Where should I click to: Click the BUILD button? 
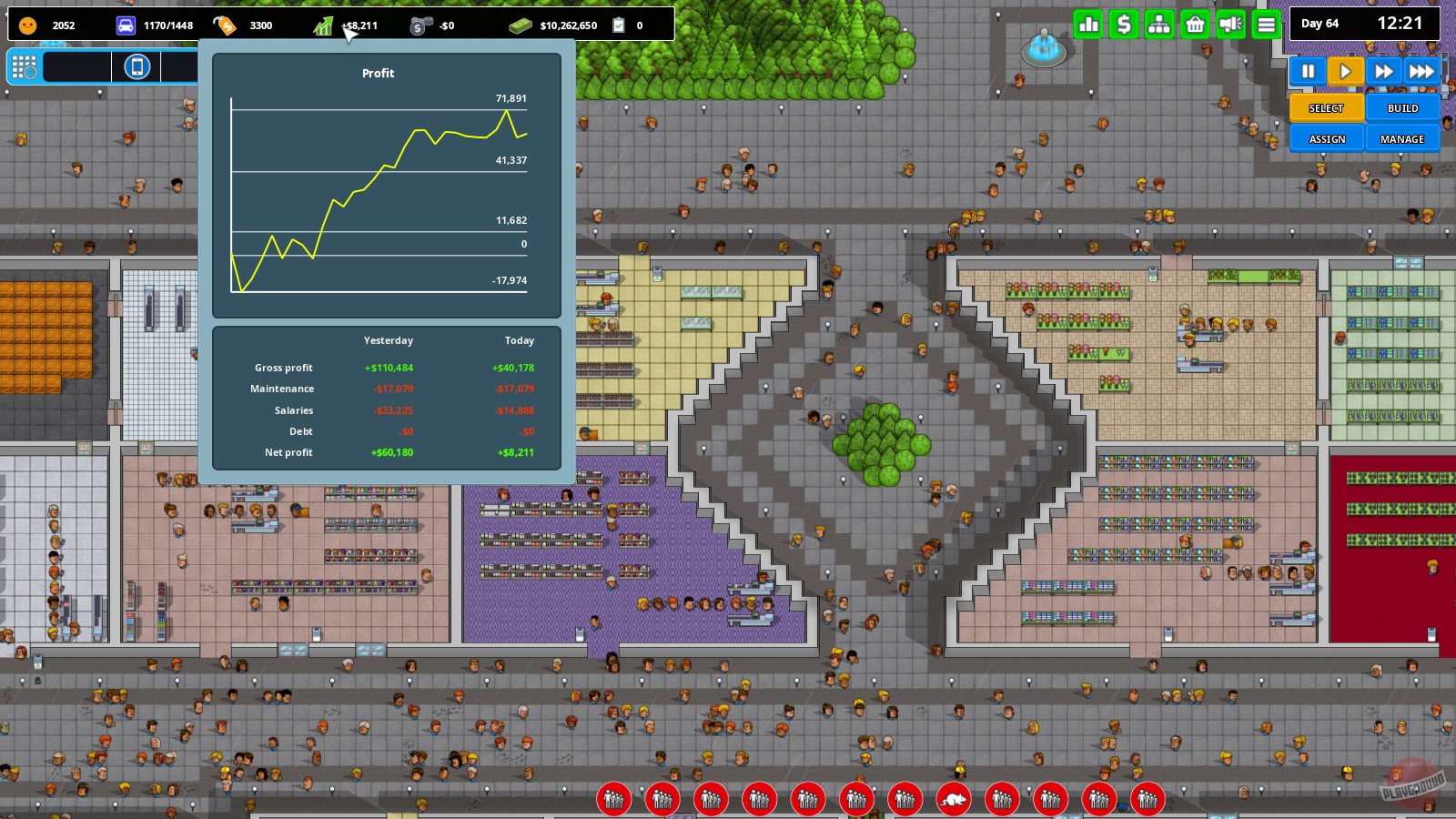(x=1402, y=107)
